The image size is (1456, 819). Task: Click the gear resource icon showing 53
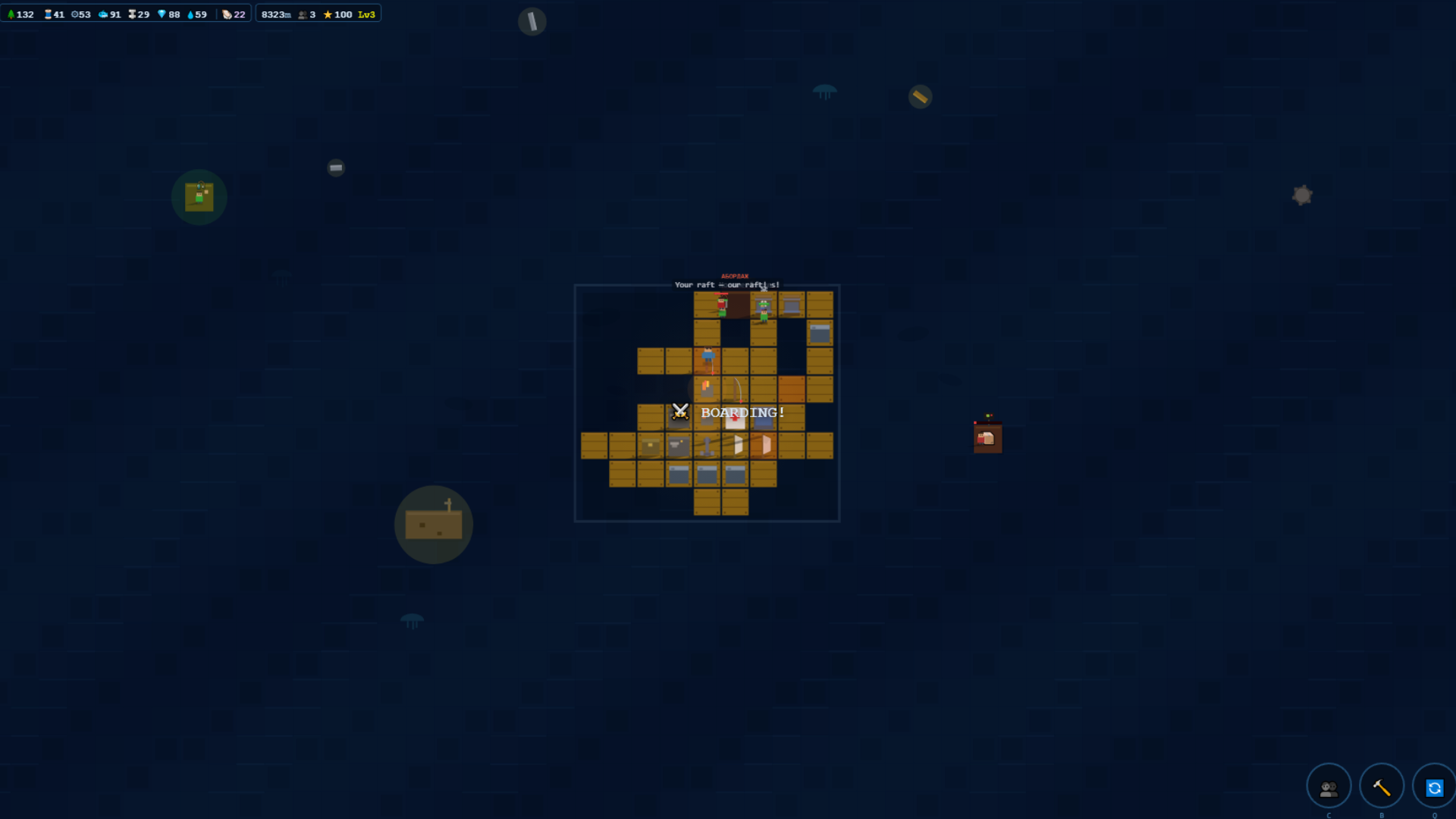click(76, 14)
